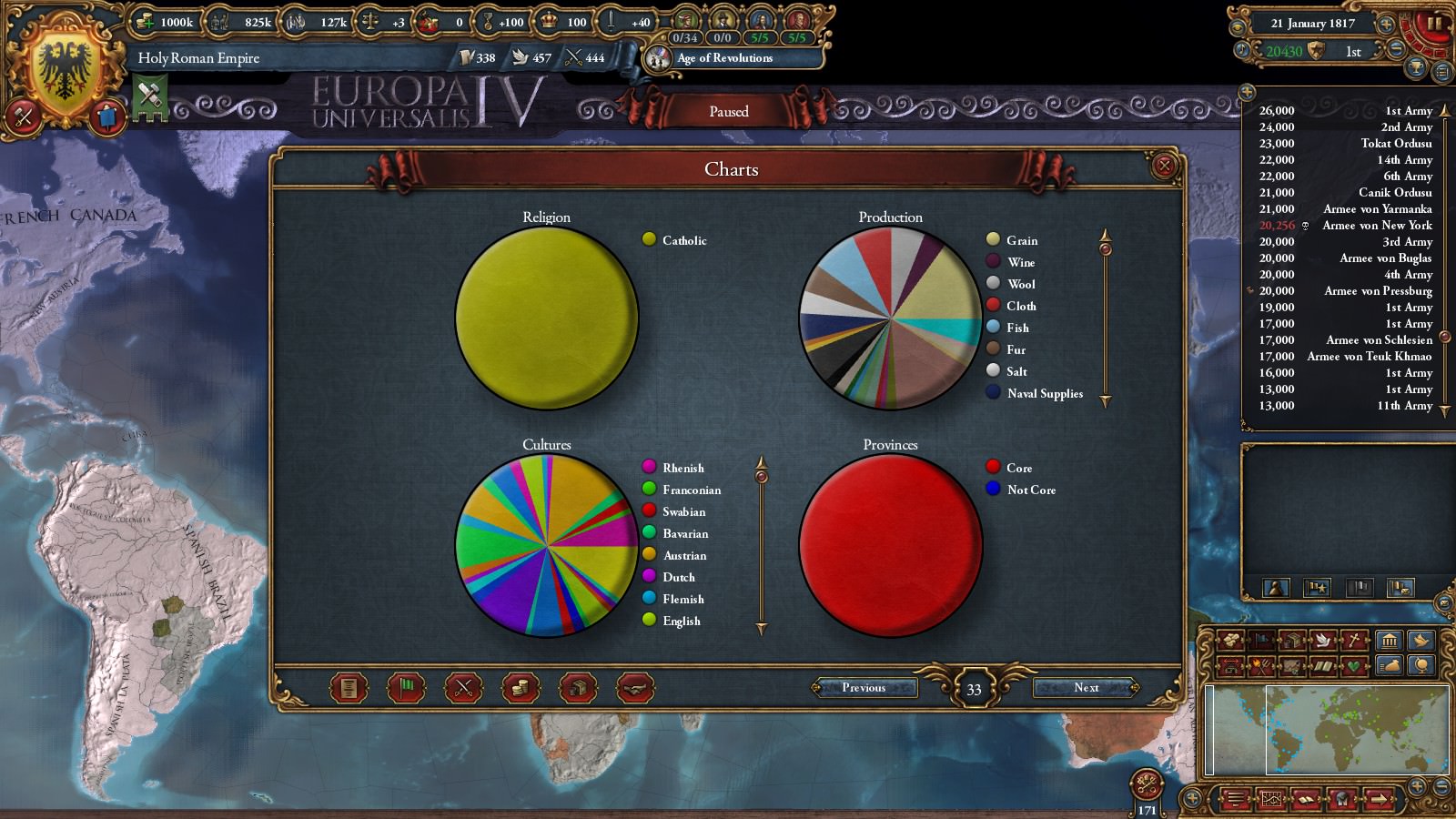Select the crossed swords wars chart icon
Viewport: 1456px width, 819px height.
[x=463, y=688]
